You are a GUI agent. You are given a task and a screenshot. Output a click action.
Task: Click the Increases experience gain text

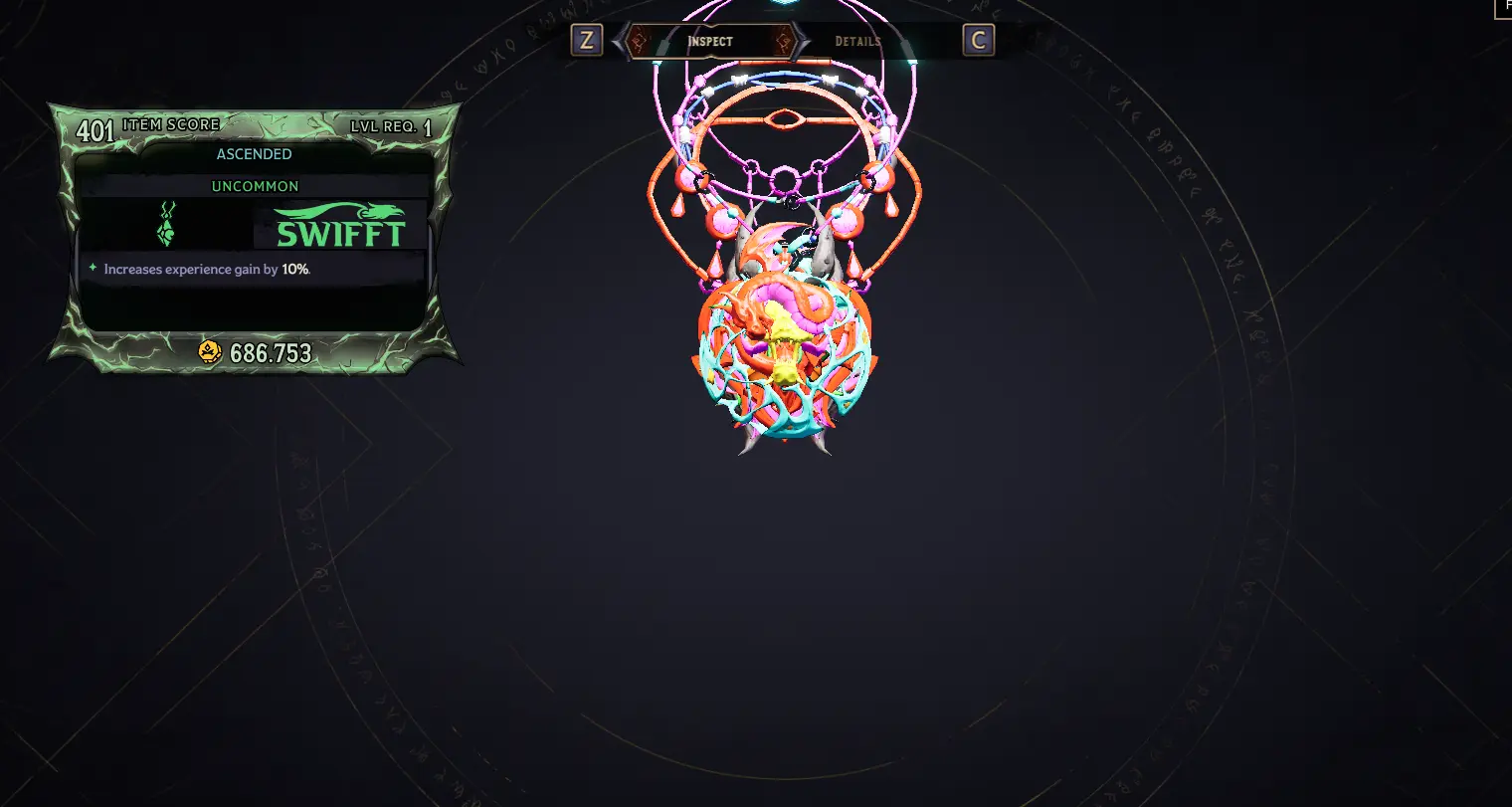pos(189,269)
